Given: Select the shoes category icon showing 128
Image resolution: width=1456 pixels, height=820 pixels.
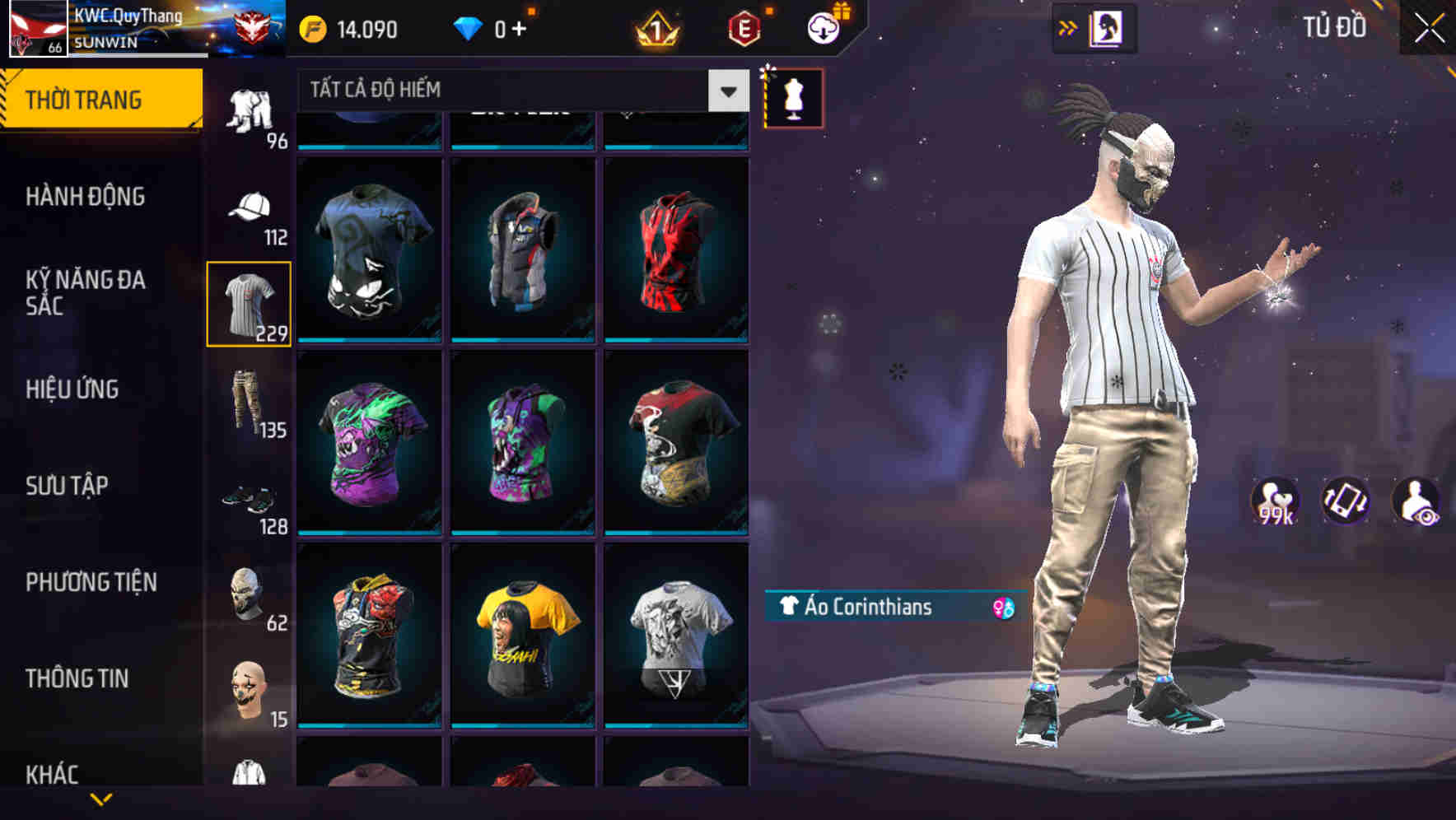Looking at the screenshot, I should (249, 502).
